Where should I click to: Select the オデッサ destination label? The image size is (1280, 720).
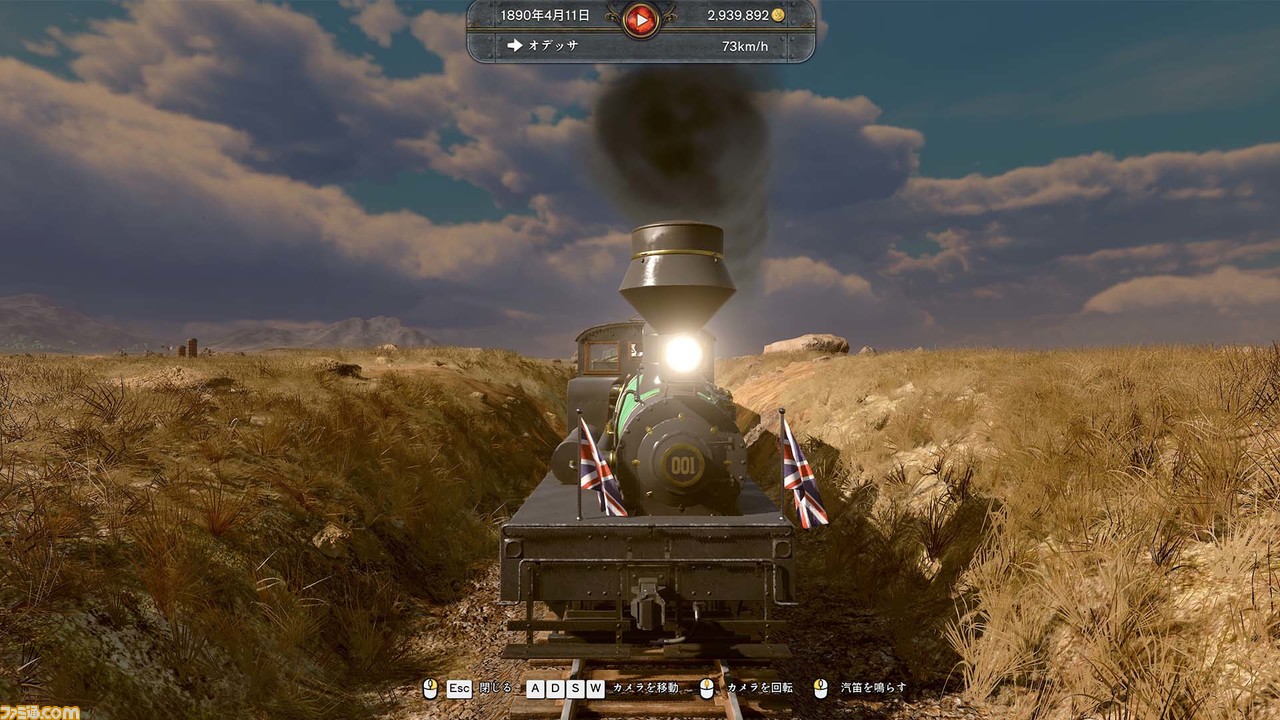click(554, 46)
